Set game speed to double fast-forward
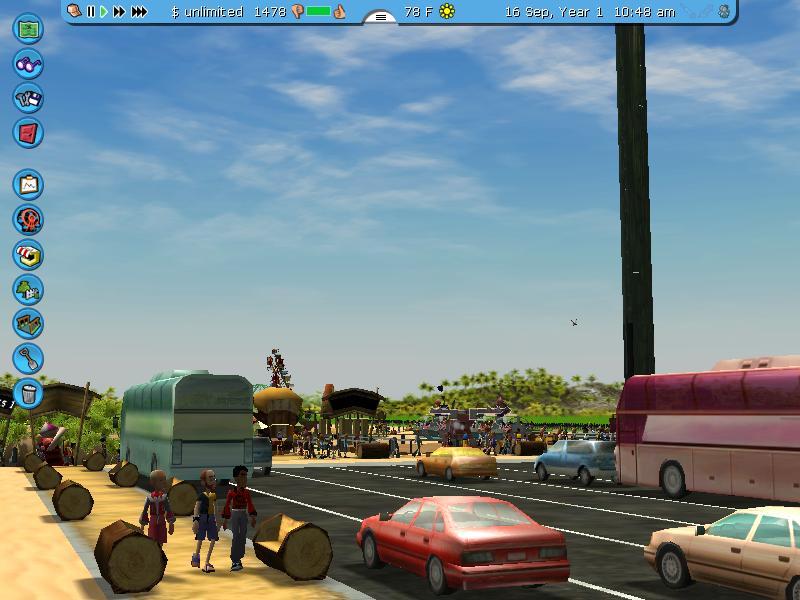Image resolution: width=800 pixels, height=600 pixels. tap(119, 12)
